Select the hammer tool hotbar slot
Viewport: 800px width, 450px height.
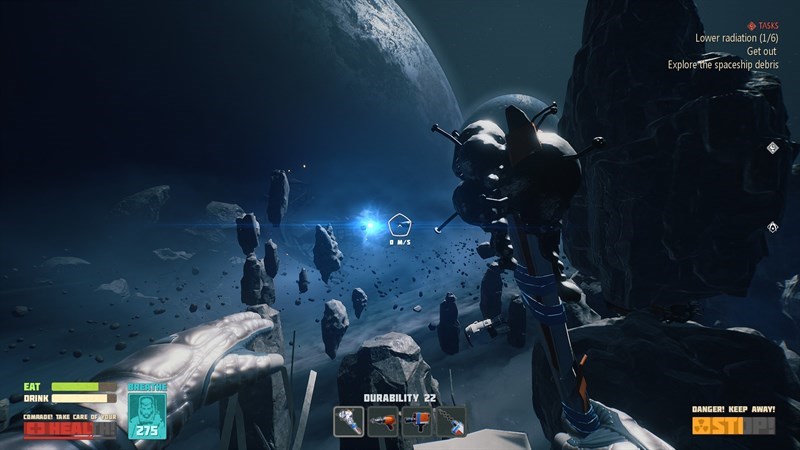348,422
